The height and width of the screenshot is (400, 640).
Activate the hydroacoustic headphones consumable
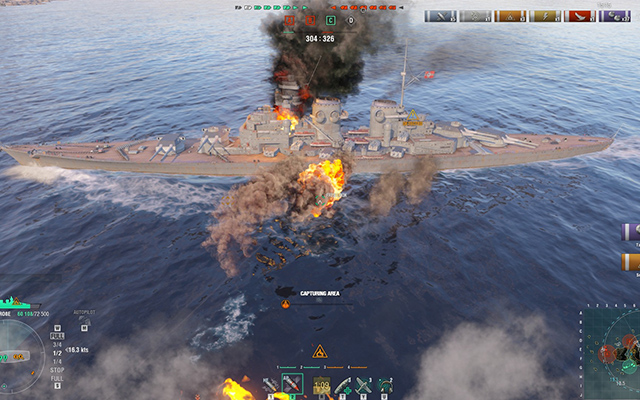[385, 385]
